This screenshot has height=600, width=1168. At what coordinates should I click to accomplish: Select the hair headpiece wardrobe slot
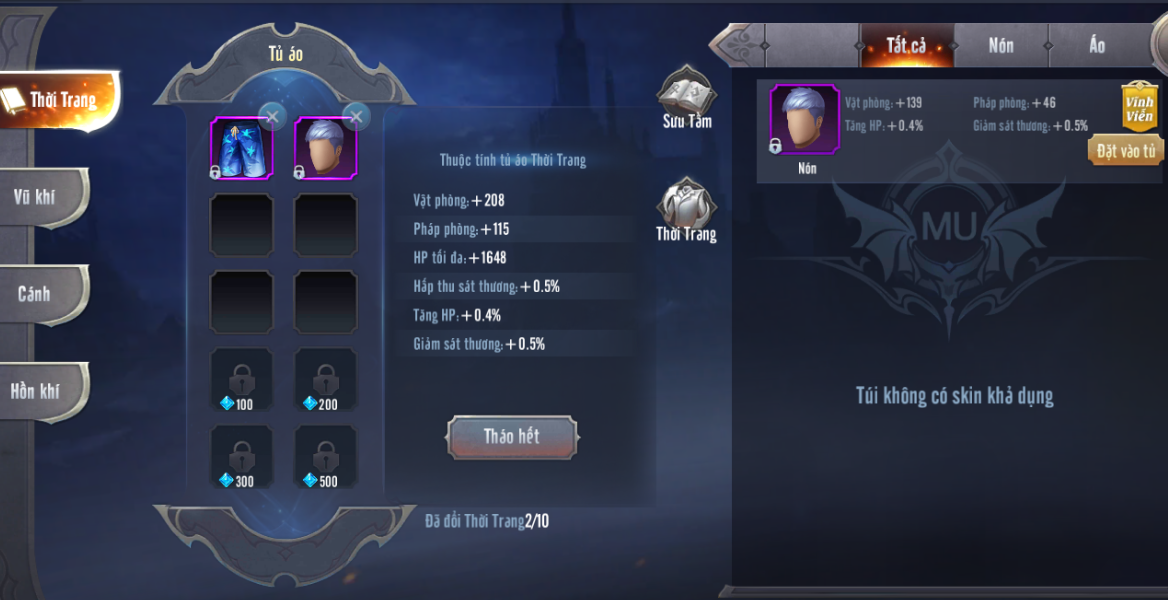coord(325,148)
